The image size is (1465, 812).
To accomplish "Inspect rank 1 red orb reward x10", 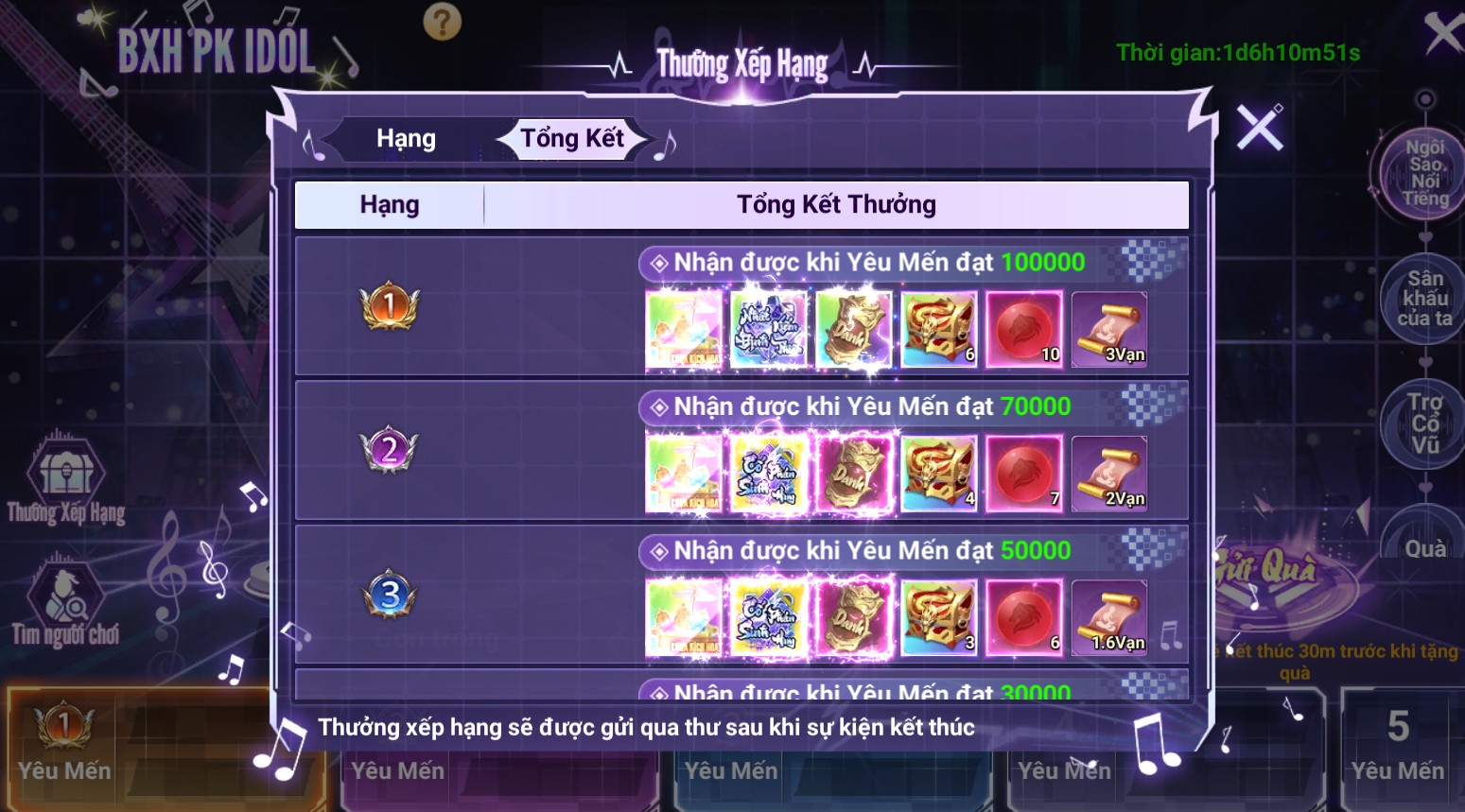I will [x=1024, y=329].
